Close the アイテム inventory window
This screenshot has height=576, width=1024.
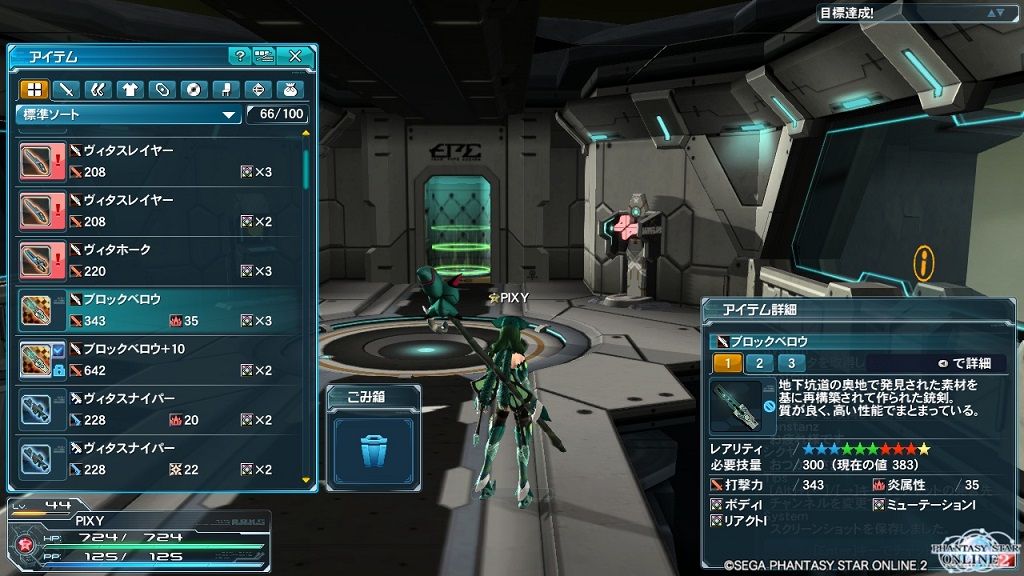point(295,56)
